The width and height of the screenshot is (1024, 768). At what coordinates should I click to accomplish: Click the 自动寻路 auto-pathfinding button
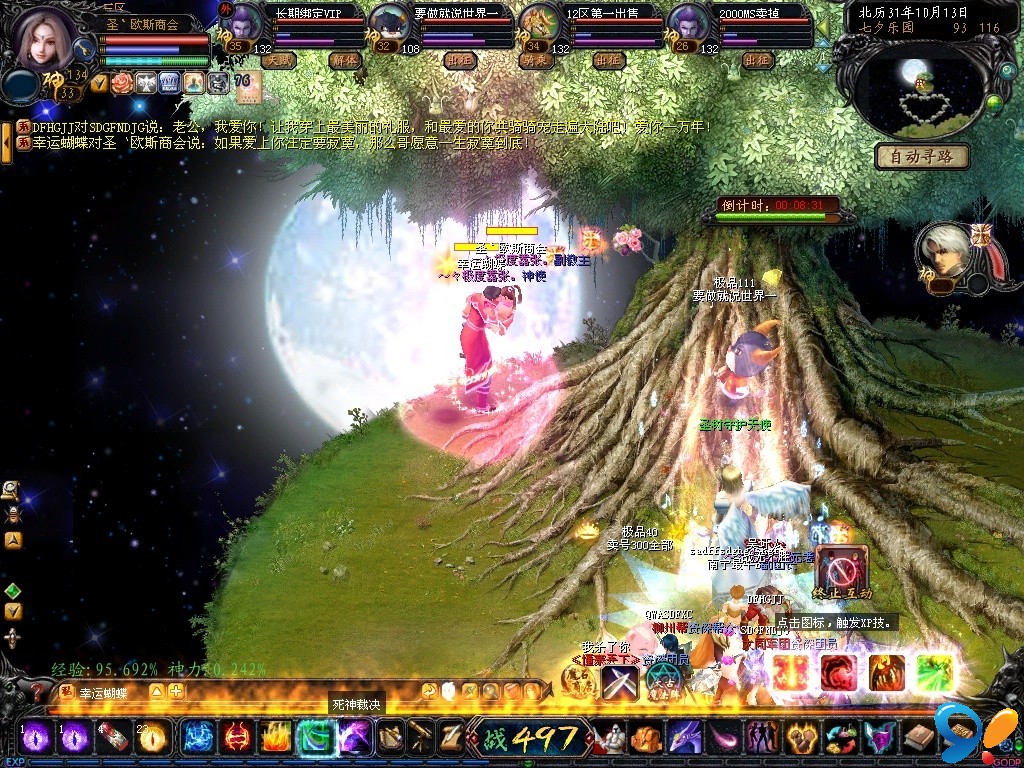922,156
